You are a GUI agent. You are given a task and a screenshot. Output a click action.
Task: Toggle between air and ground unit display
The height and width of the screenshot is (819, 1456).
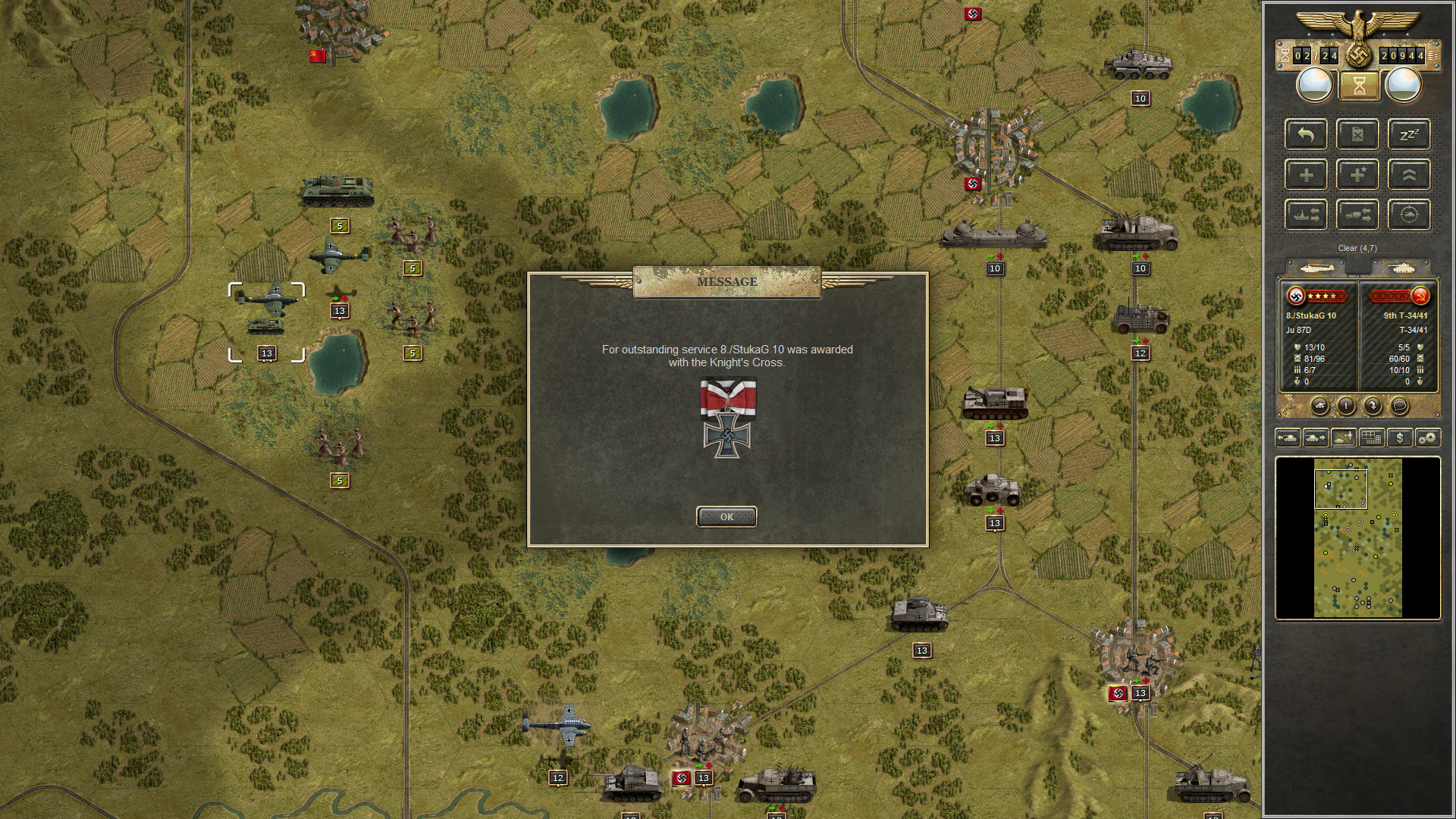[1345, 438]
